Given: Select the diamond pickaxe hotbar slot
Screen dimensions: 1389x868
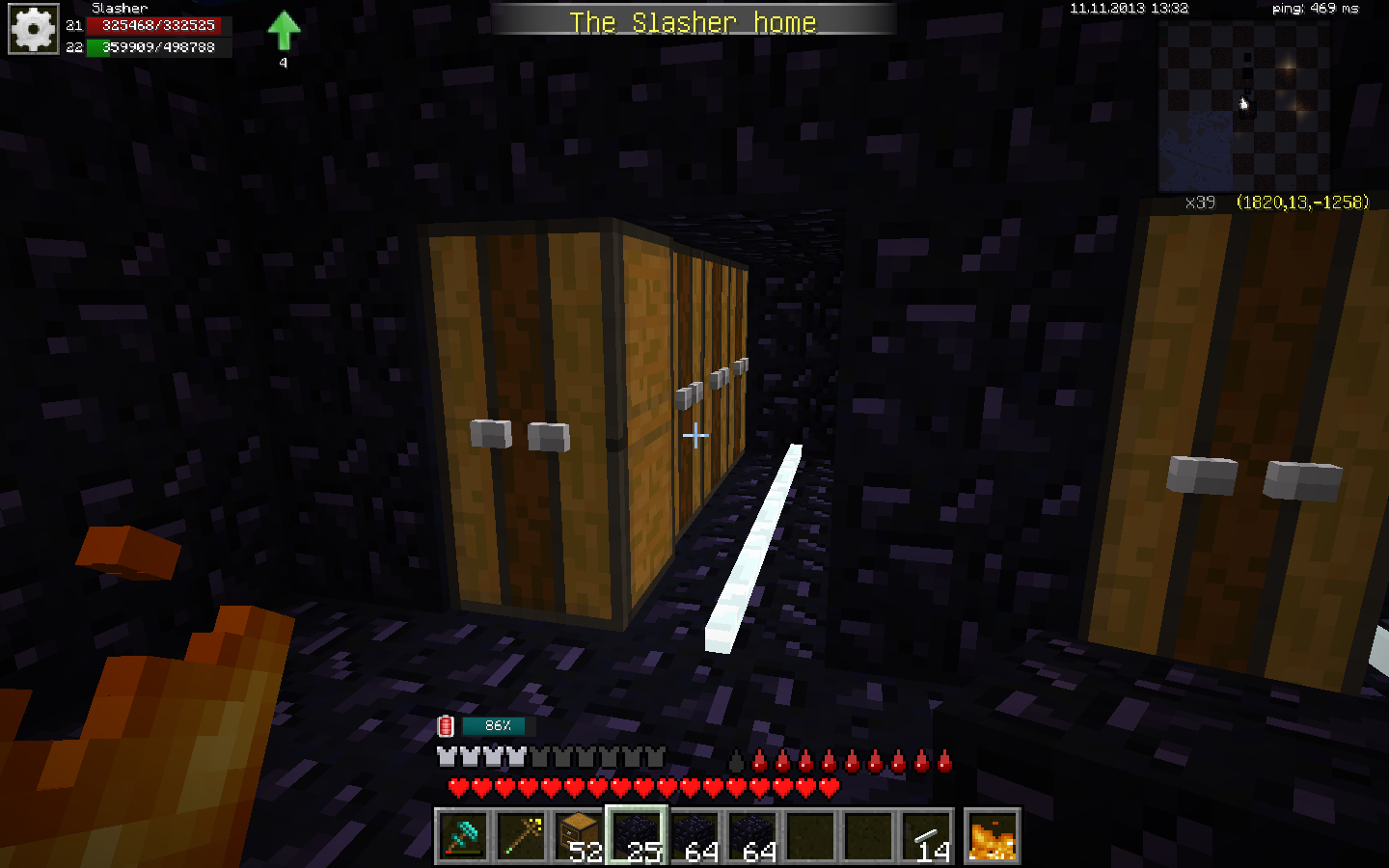Looking at the screenshot, I should click(x=463, y=835).
